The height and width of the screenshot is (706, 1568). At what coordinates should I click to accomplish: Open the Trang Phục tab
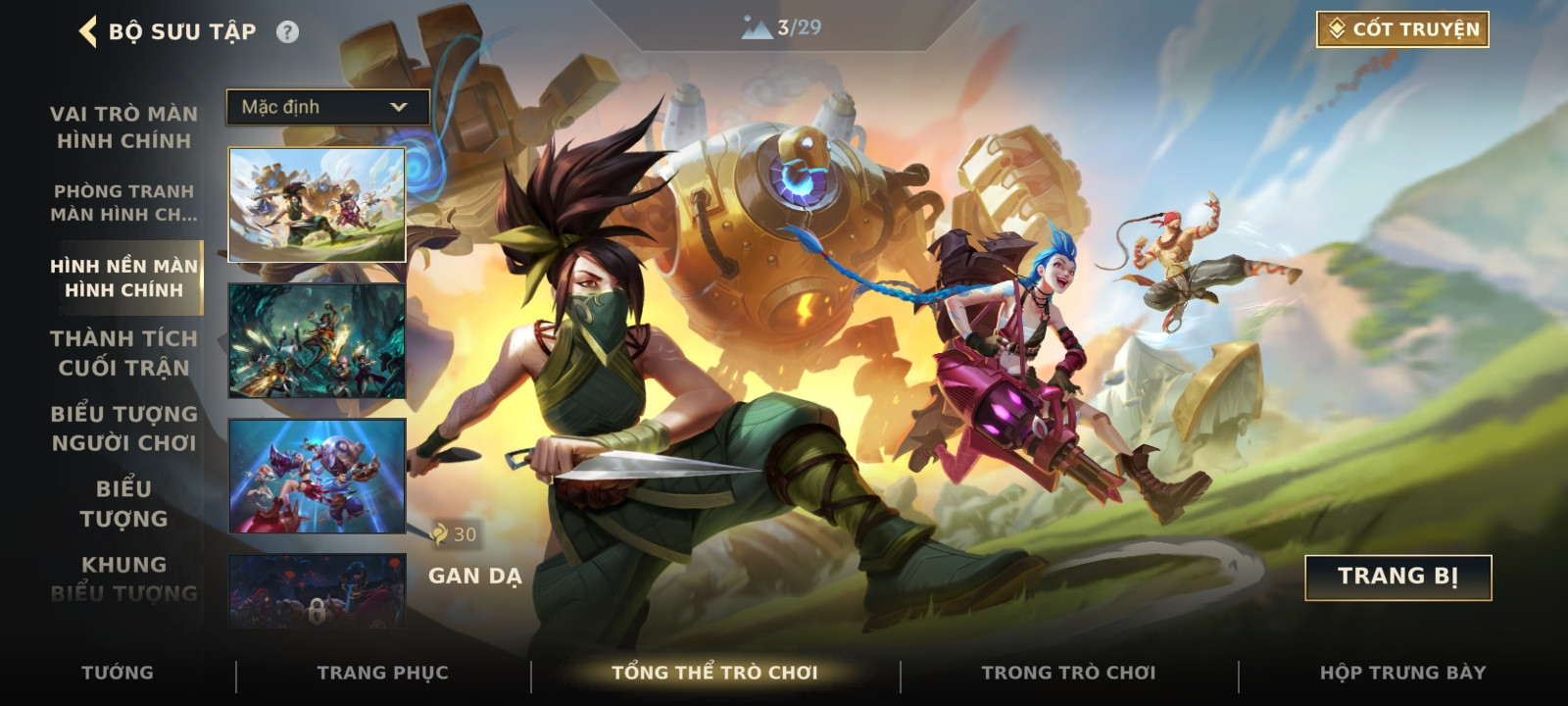click(382, 673)
